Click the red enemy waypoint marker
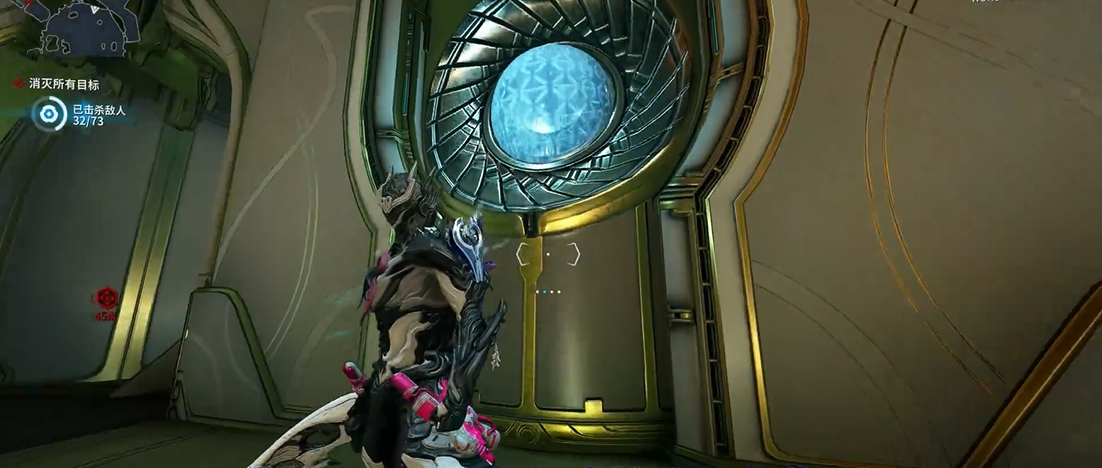Image resolution: width=1102 pixels, height=468 pixels. 106,297
